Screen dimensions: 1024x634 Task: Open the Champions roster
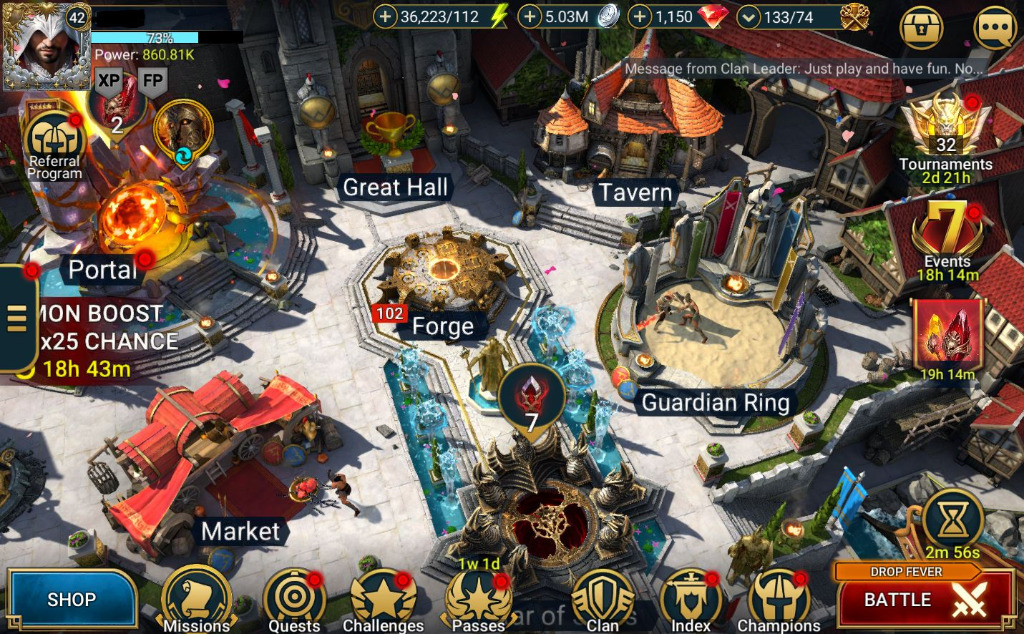click(x=778, y=600)
